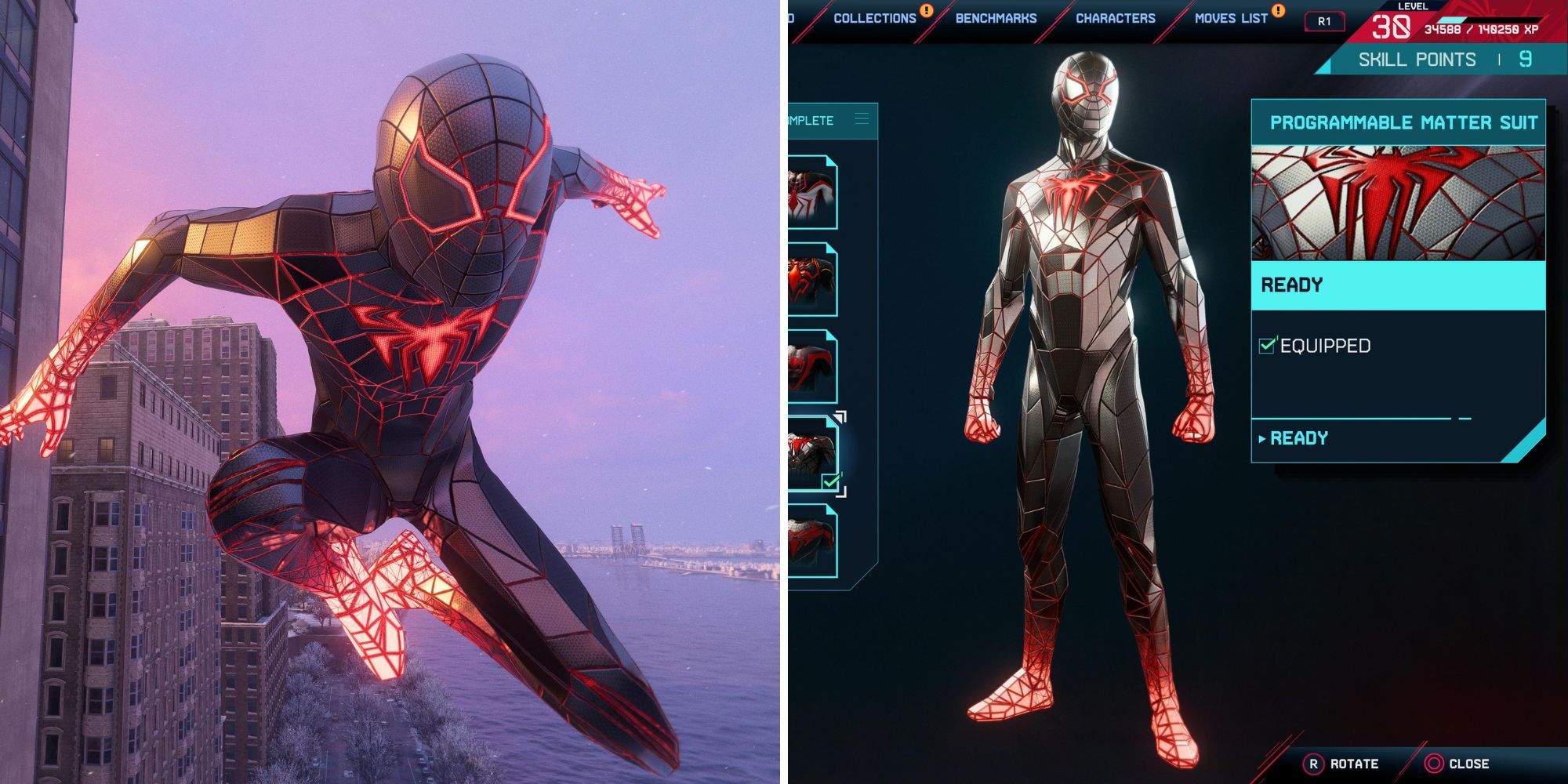Viewport: 1568px width, 784px height.
Task: Open the Collections tab
Action: (x=874, y=18)
